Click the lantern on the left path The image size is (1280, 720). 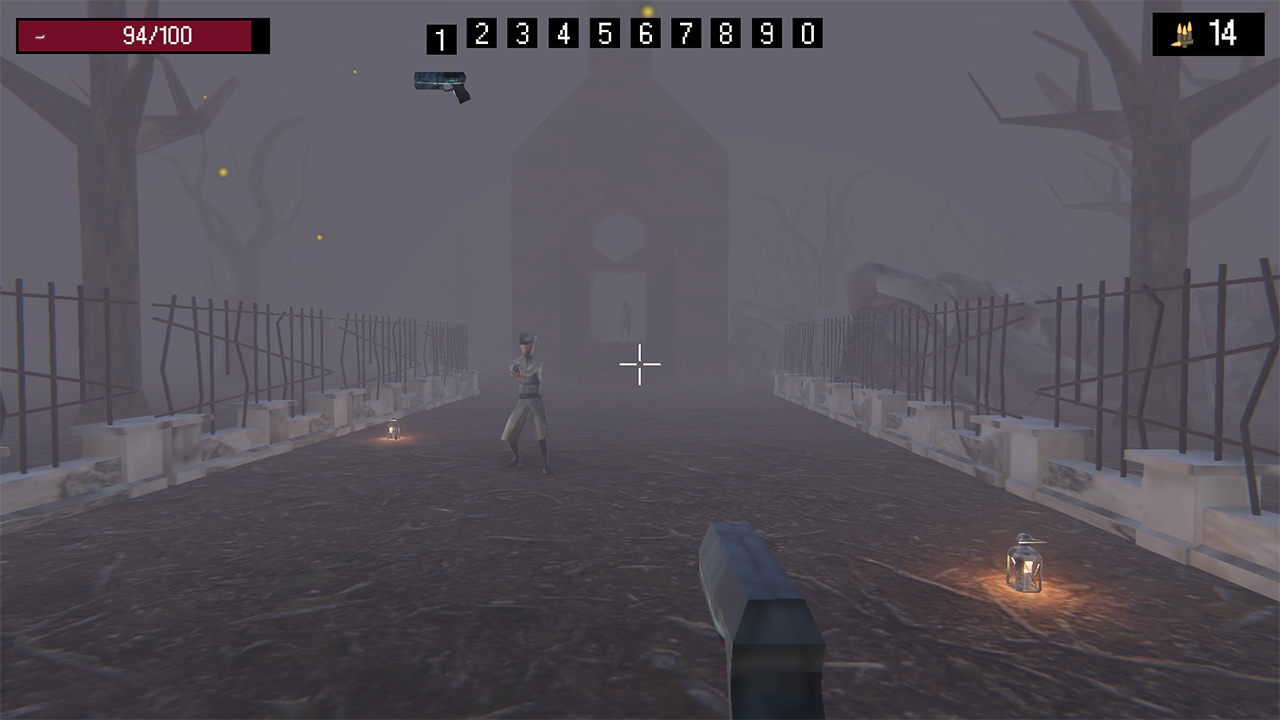pos(392,432)
